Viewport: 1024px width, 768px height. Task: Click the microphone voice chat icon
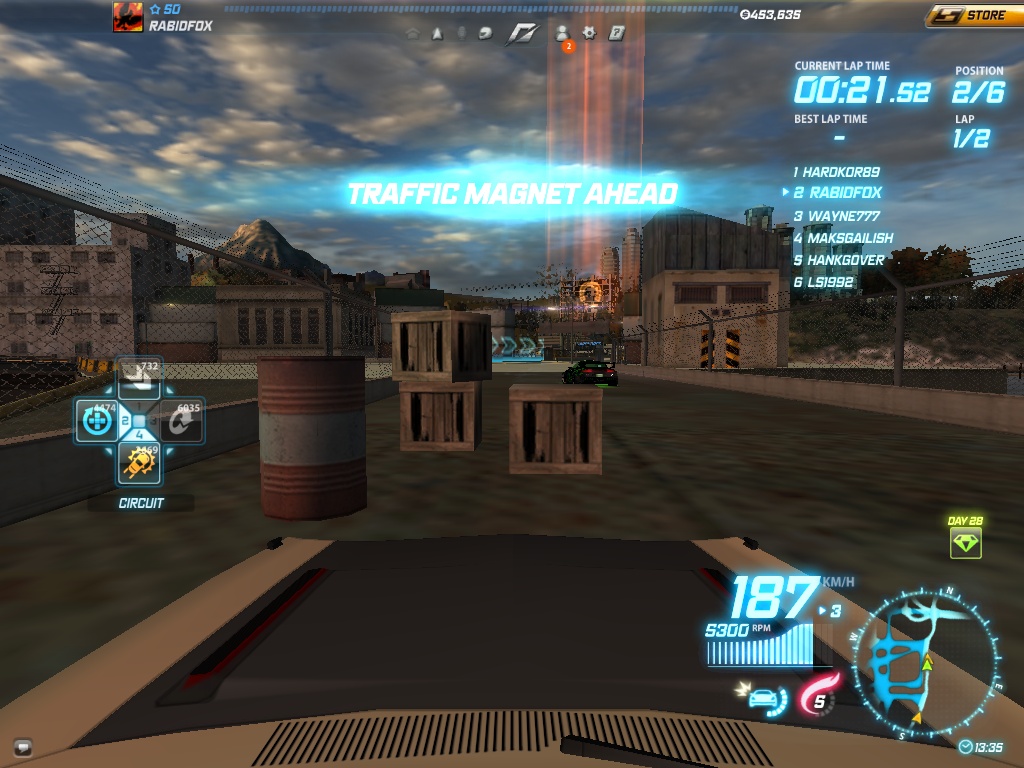click(461, 33)
